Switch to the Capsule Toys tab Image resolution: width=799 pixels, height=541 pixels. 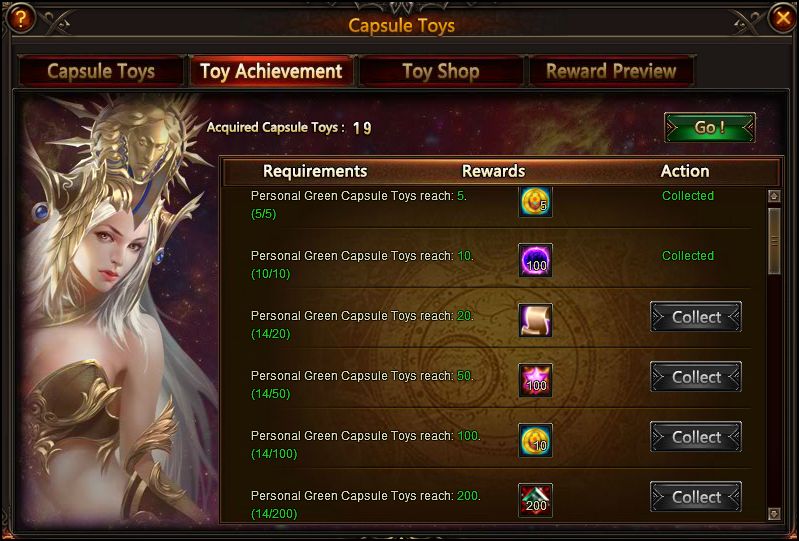click(100, 71)
